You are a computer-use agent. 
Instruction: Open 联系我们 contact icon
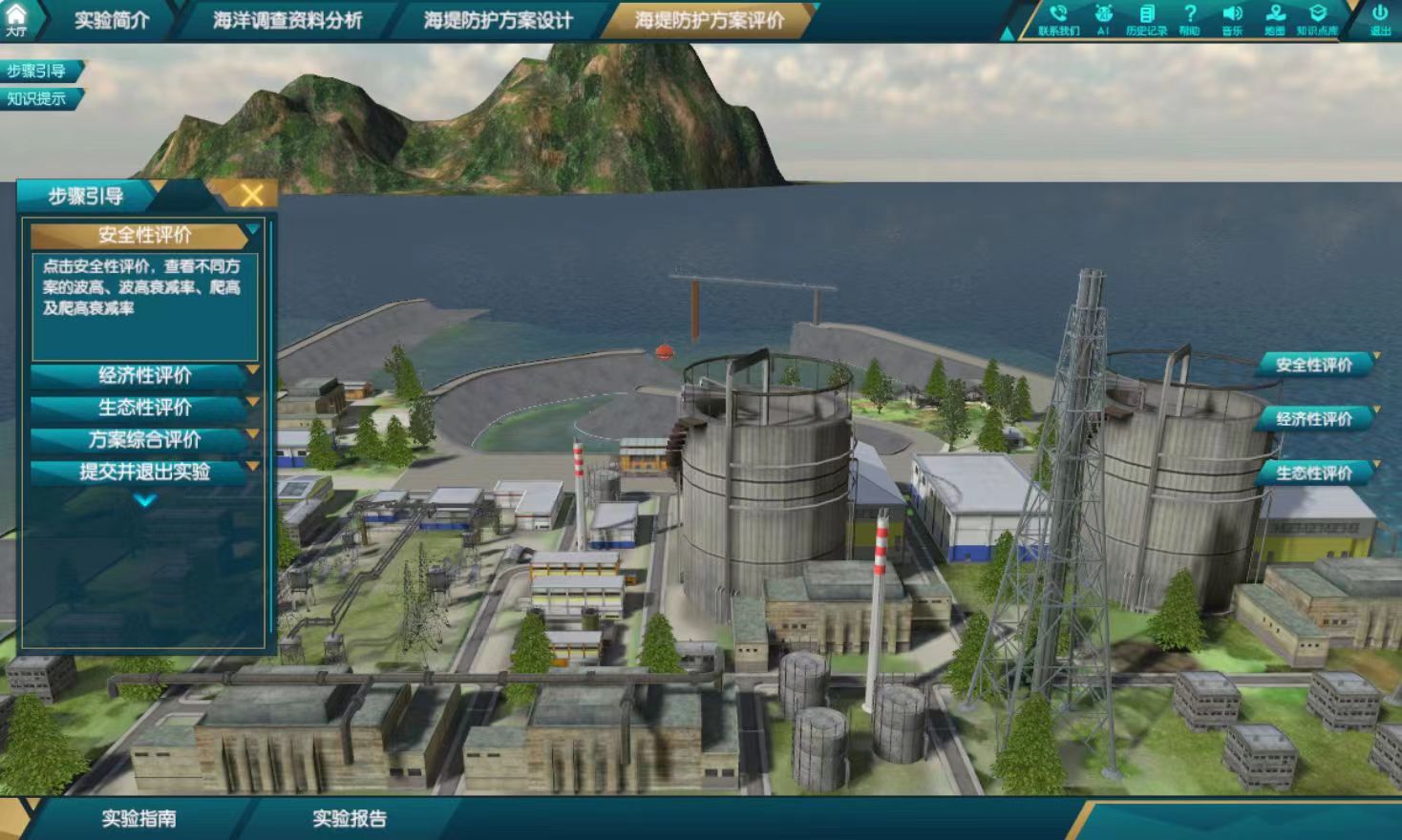1058,18
